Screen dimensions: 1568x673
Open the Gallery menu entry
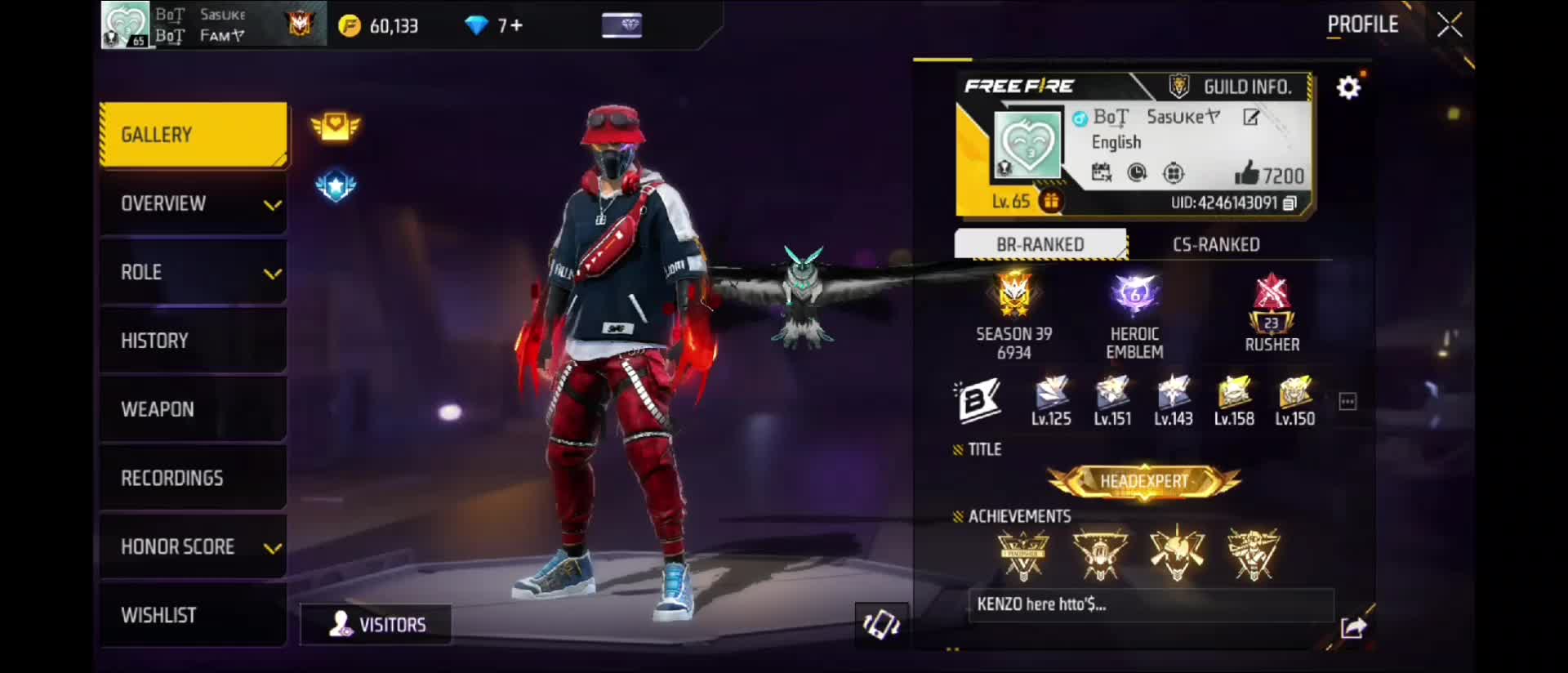pyautogui.click(x=193, y=135)
